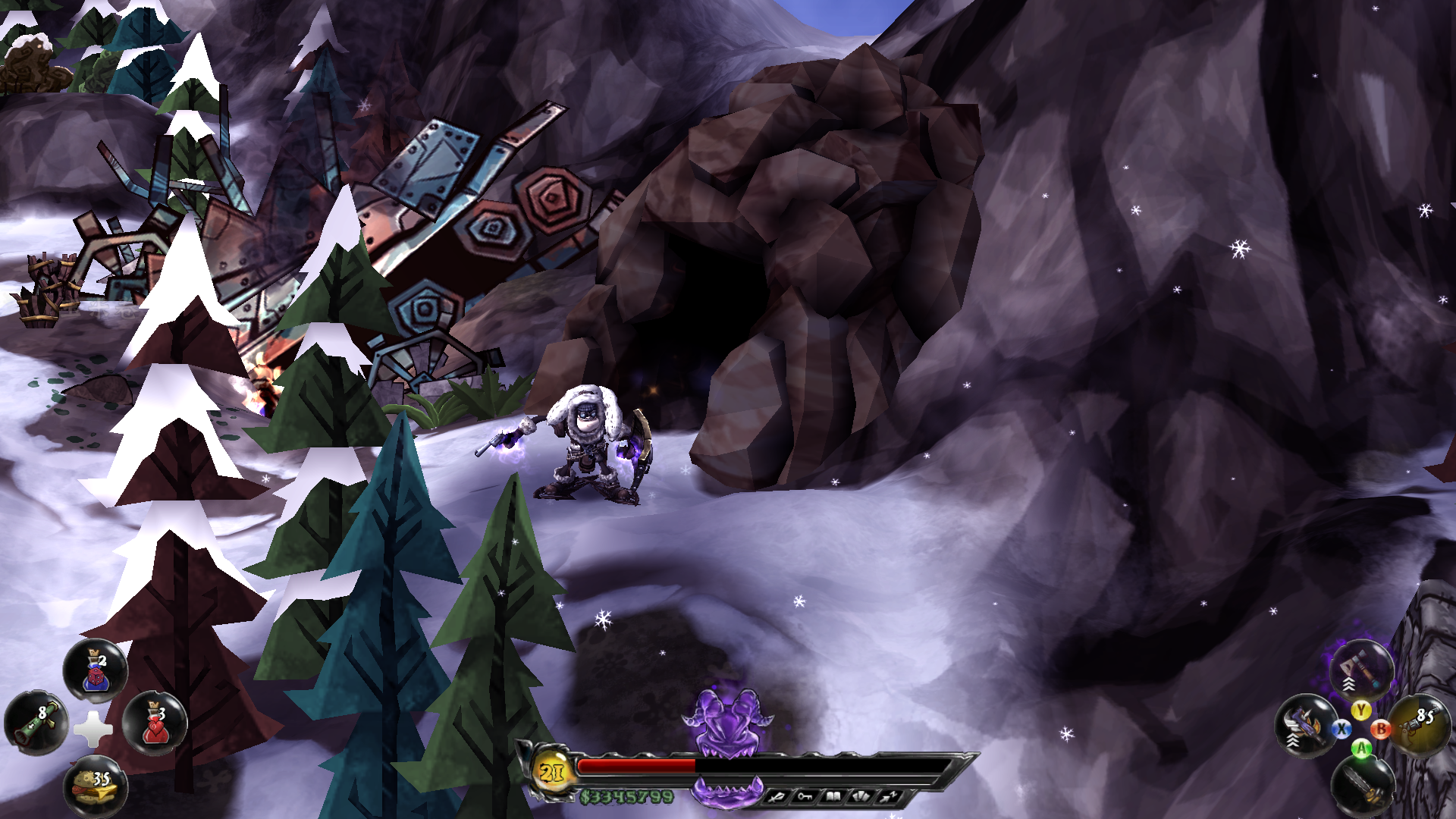Open the key items menu icon
1456x819 pixels.
click(x=805, y=796)
